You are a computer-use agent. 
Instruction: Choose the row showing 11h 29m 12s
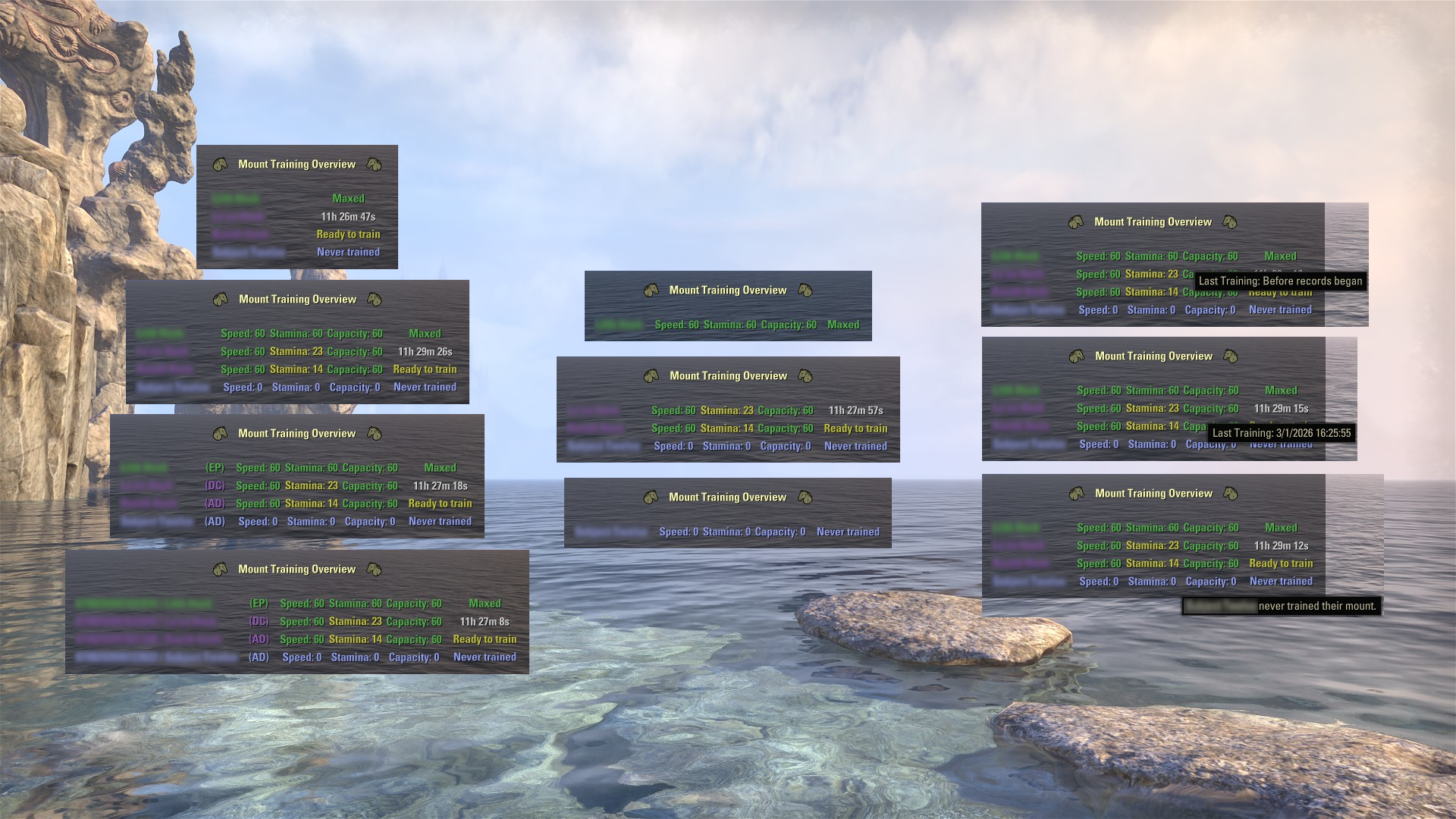[x=1153, y=546]
